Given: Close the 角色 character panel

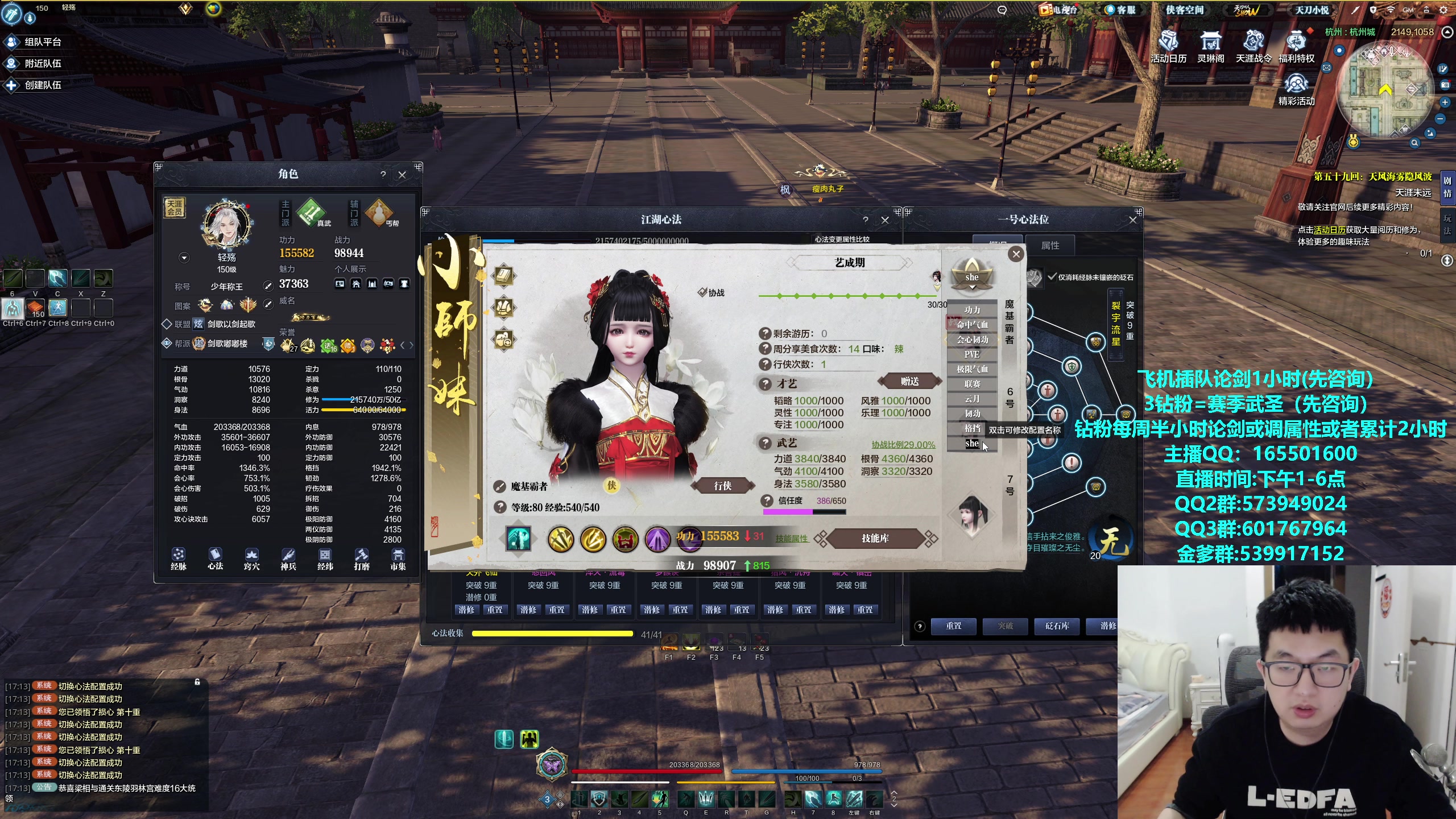Looking at the screenshot, I should coord(402,175).
